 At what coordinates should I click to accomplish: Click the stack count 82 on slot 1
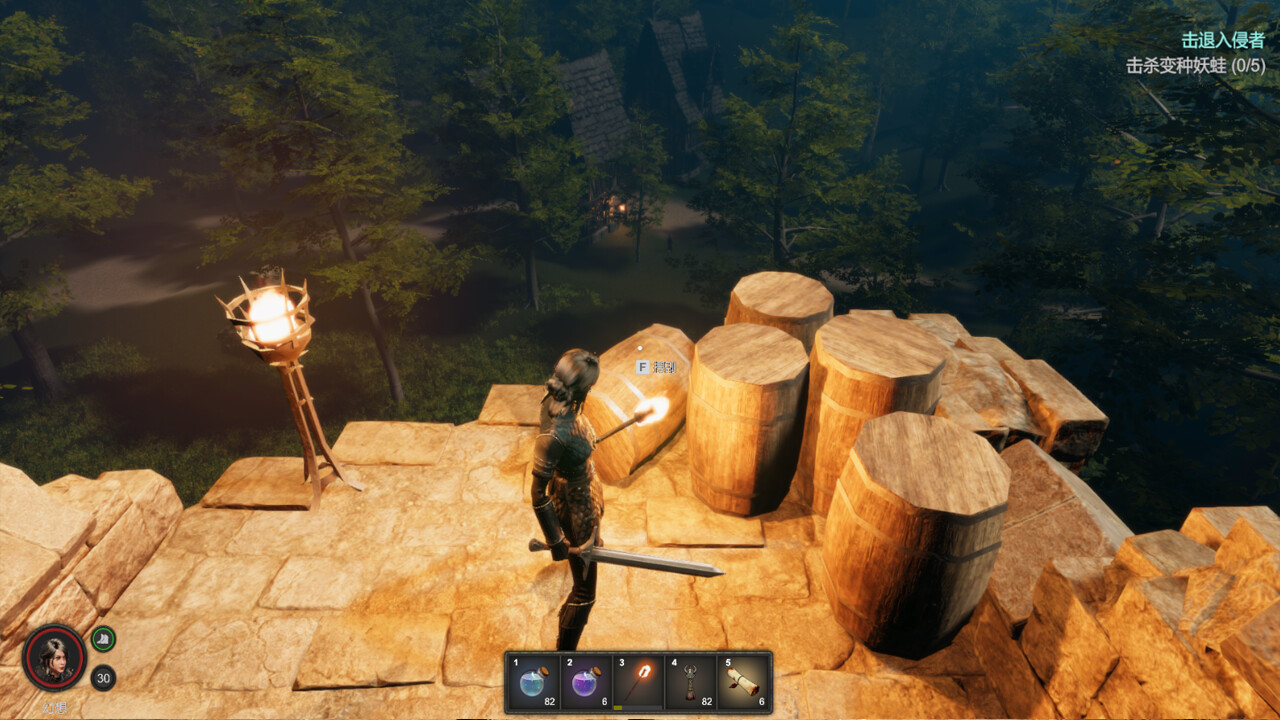(549, 701)
